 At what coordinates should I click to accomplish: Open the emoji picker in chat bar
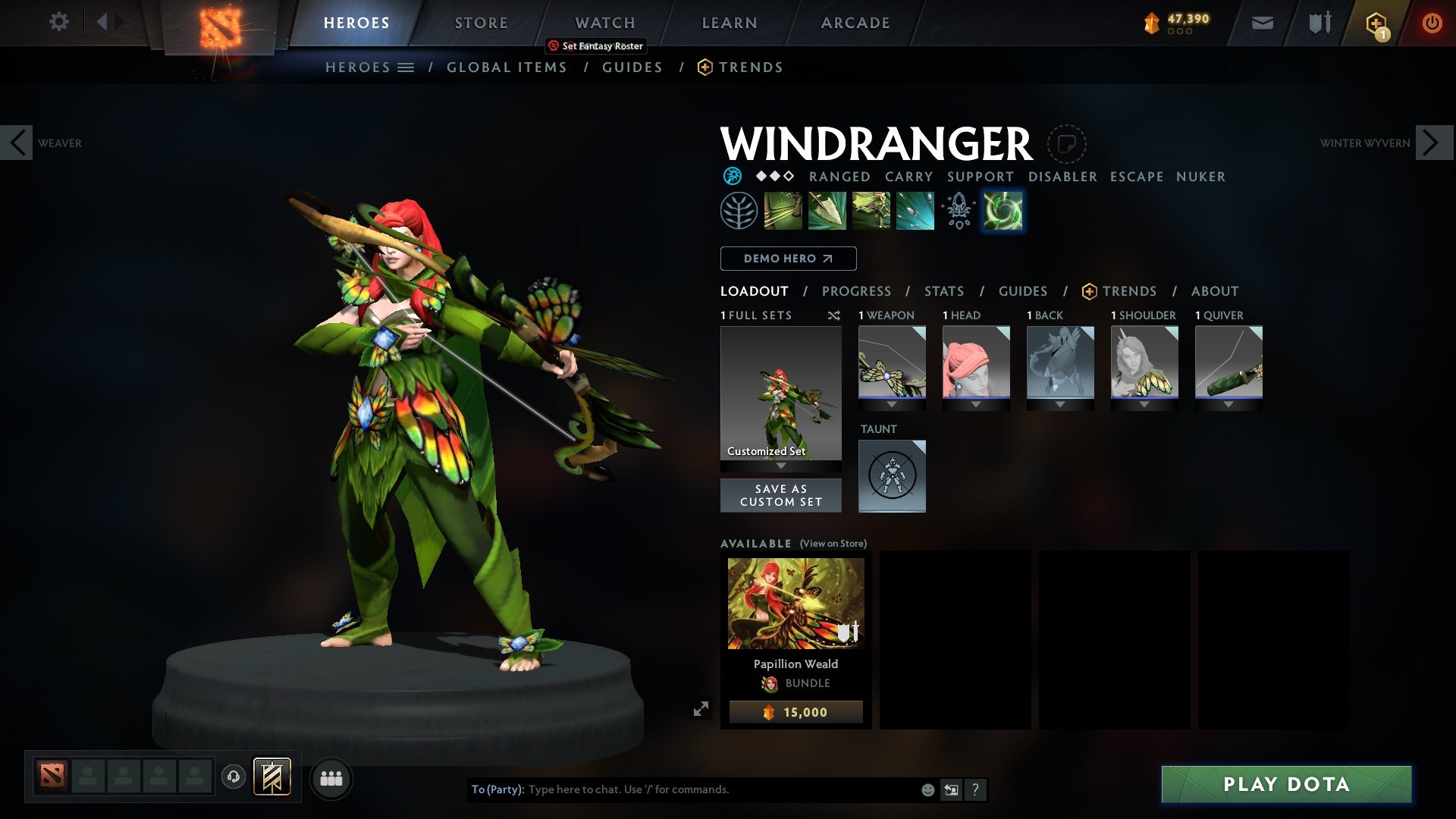(x=927, y=789)
